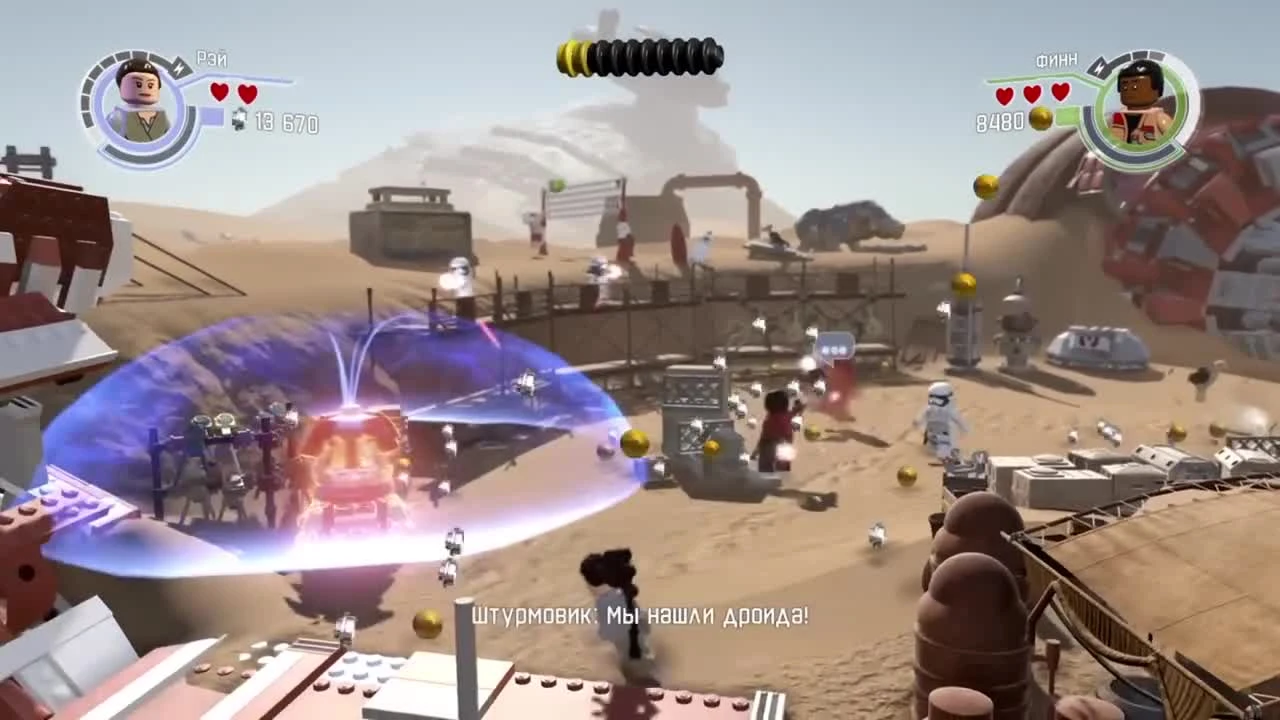The image size is (1280, 720).
Task: Click the stud counter reading 13 670
Action: click(x=285, y=122)
